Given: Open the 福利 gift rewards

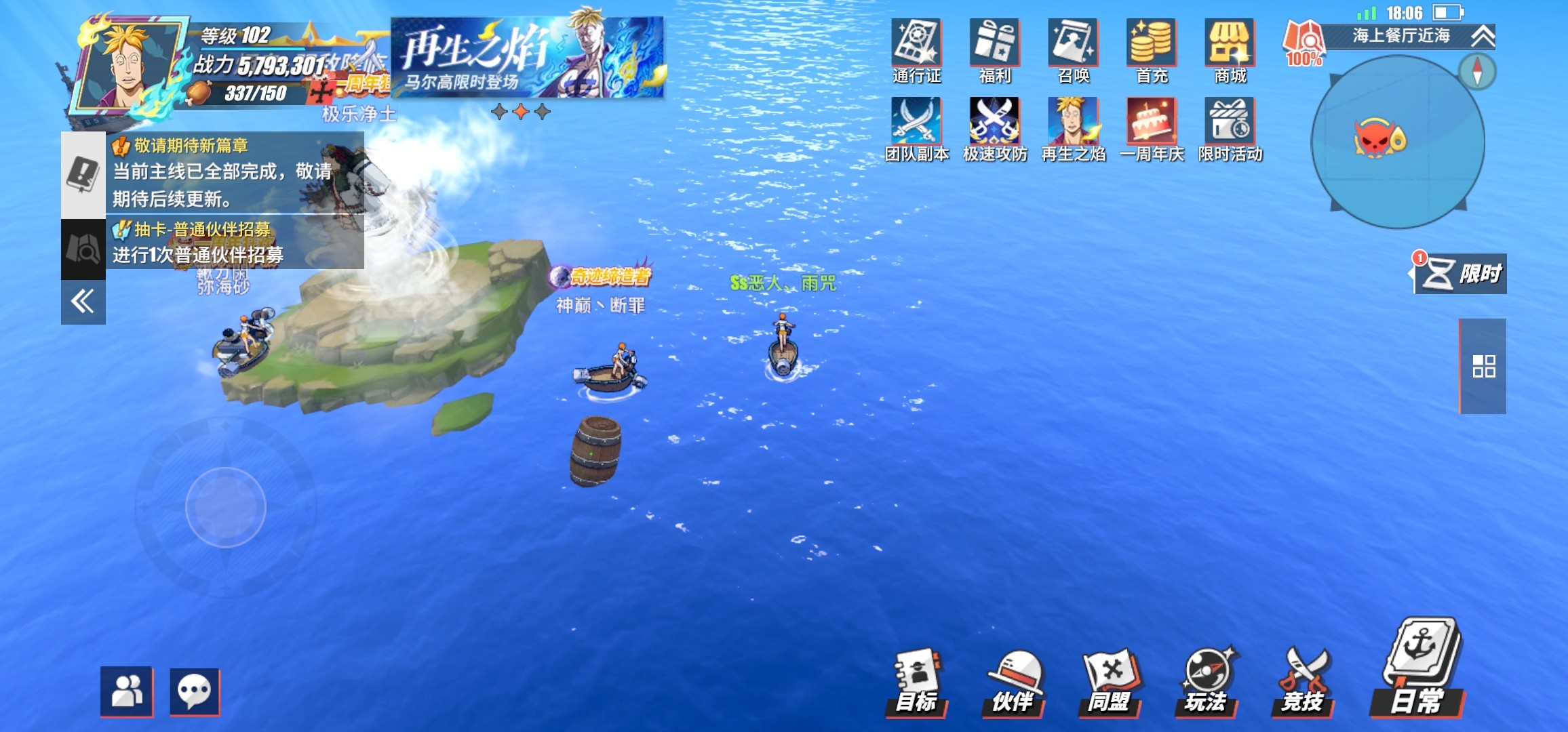Looking at the screenshot, I should point(994,51).
